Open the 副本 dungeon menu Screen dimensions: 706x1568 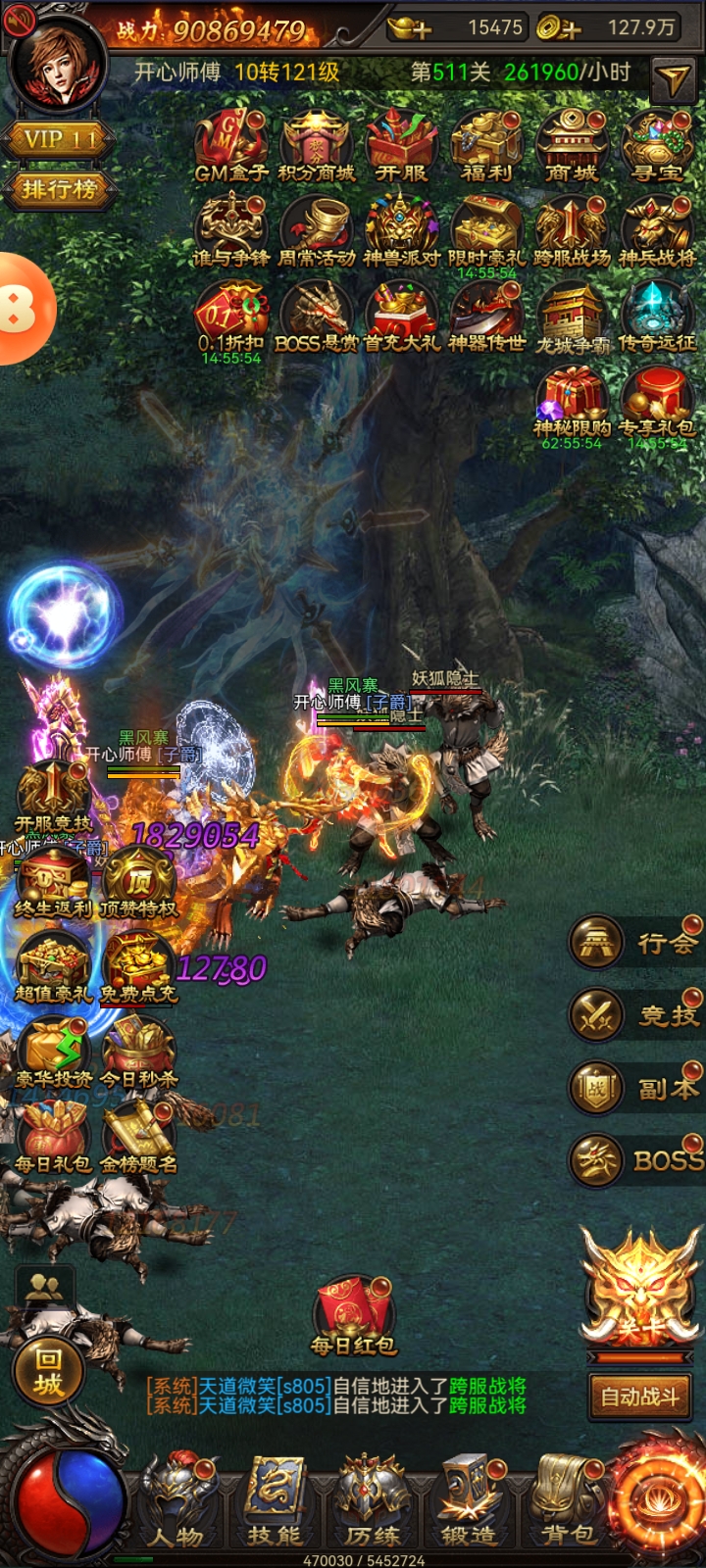coord(637,1088)
